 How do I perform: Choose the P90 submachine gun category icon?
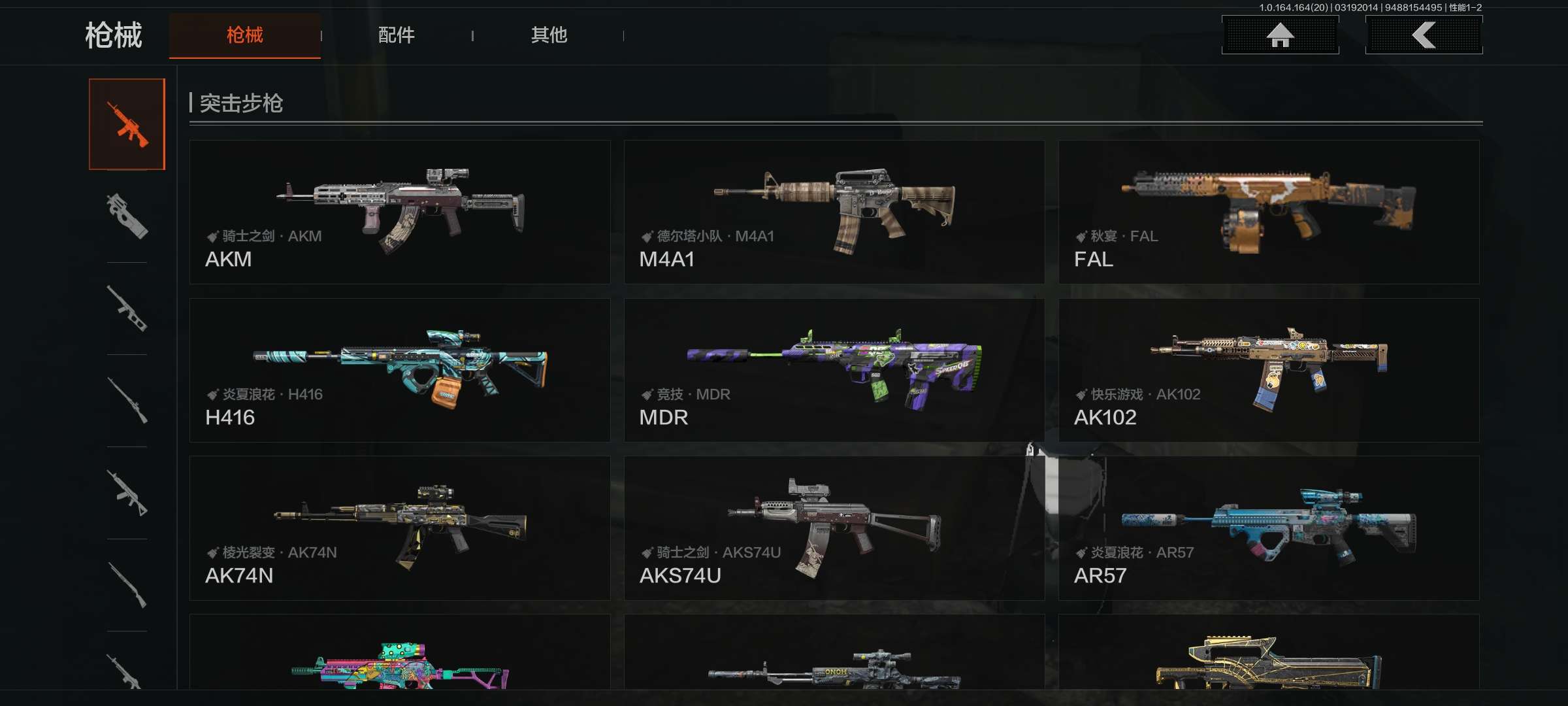pyautogui.click(x=127, y=216)
